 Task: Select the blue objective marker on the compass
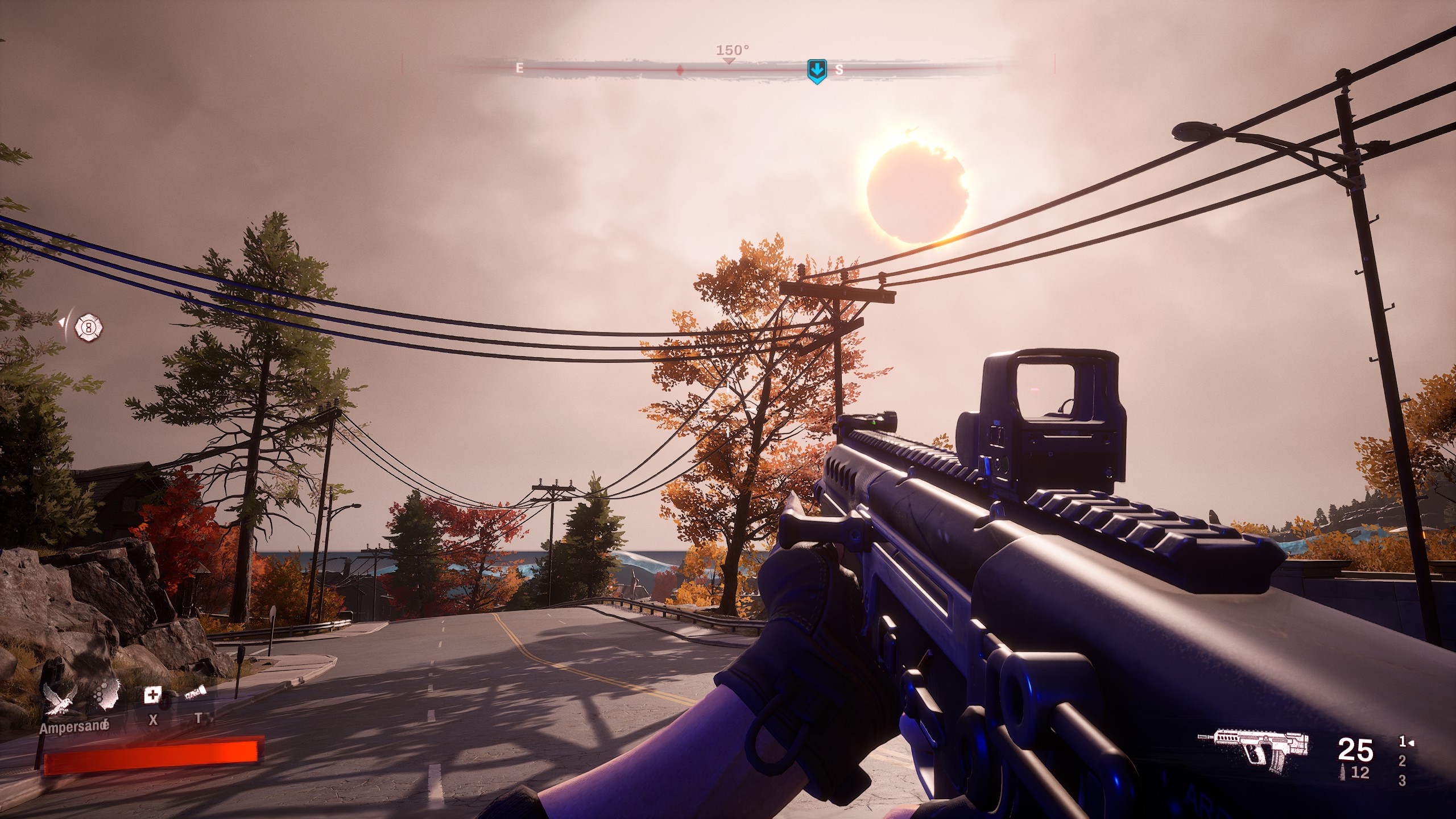(x=817, y=71)
